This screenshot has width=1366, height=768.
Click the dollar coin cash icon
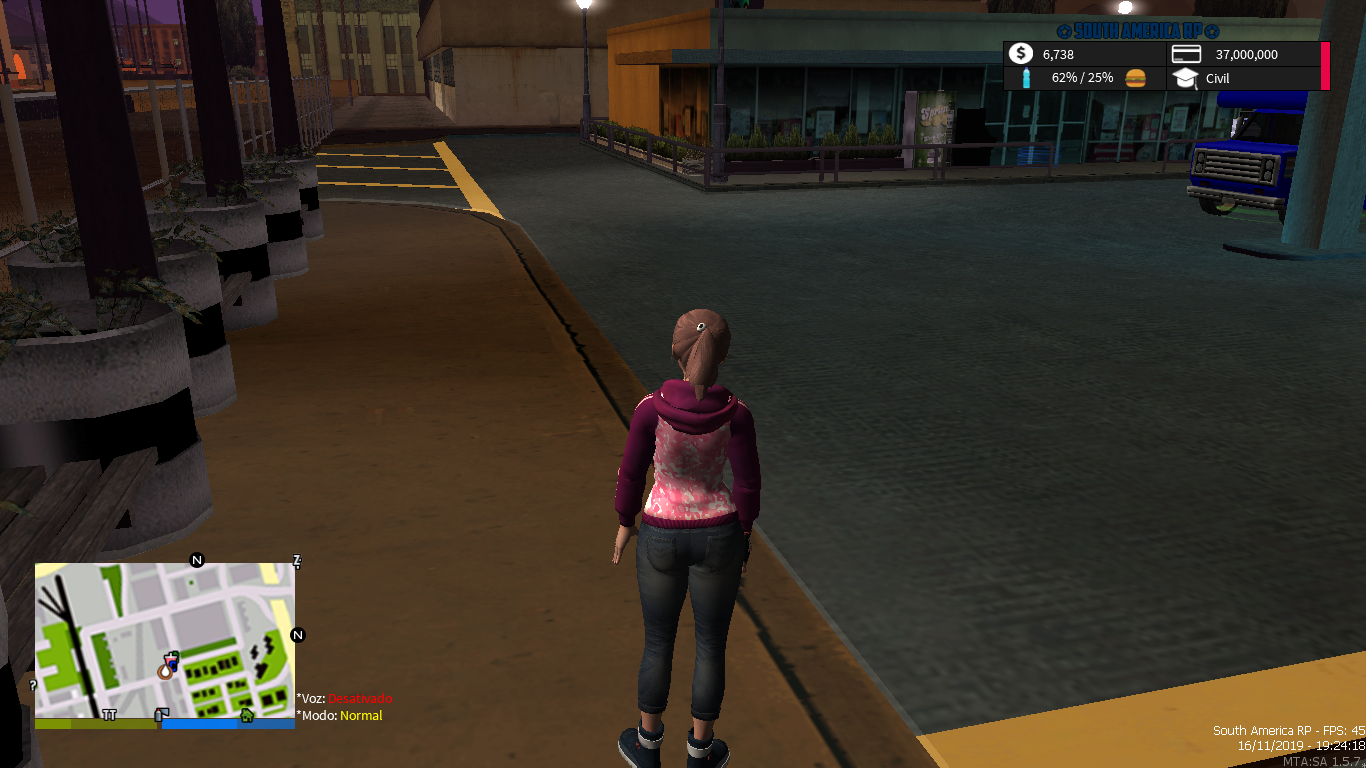click(x=1020, y=55)
